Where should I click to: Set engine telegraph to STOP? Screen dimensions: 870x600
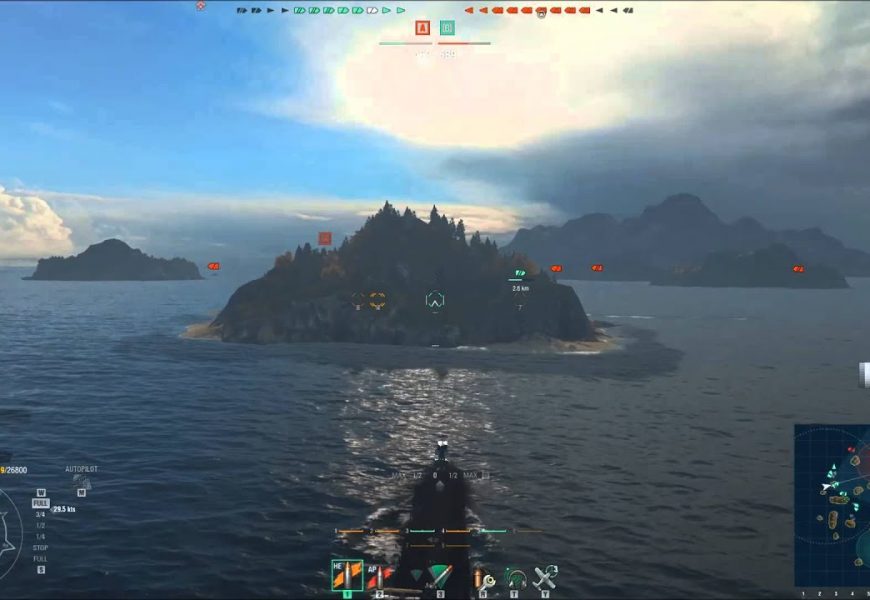[40, 548]
